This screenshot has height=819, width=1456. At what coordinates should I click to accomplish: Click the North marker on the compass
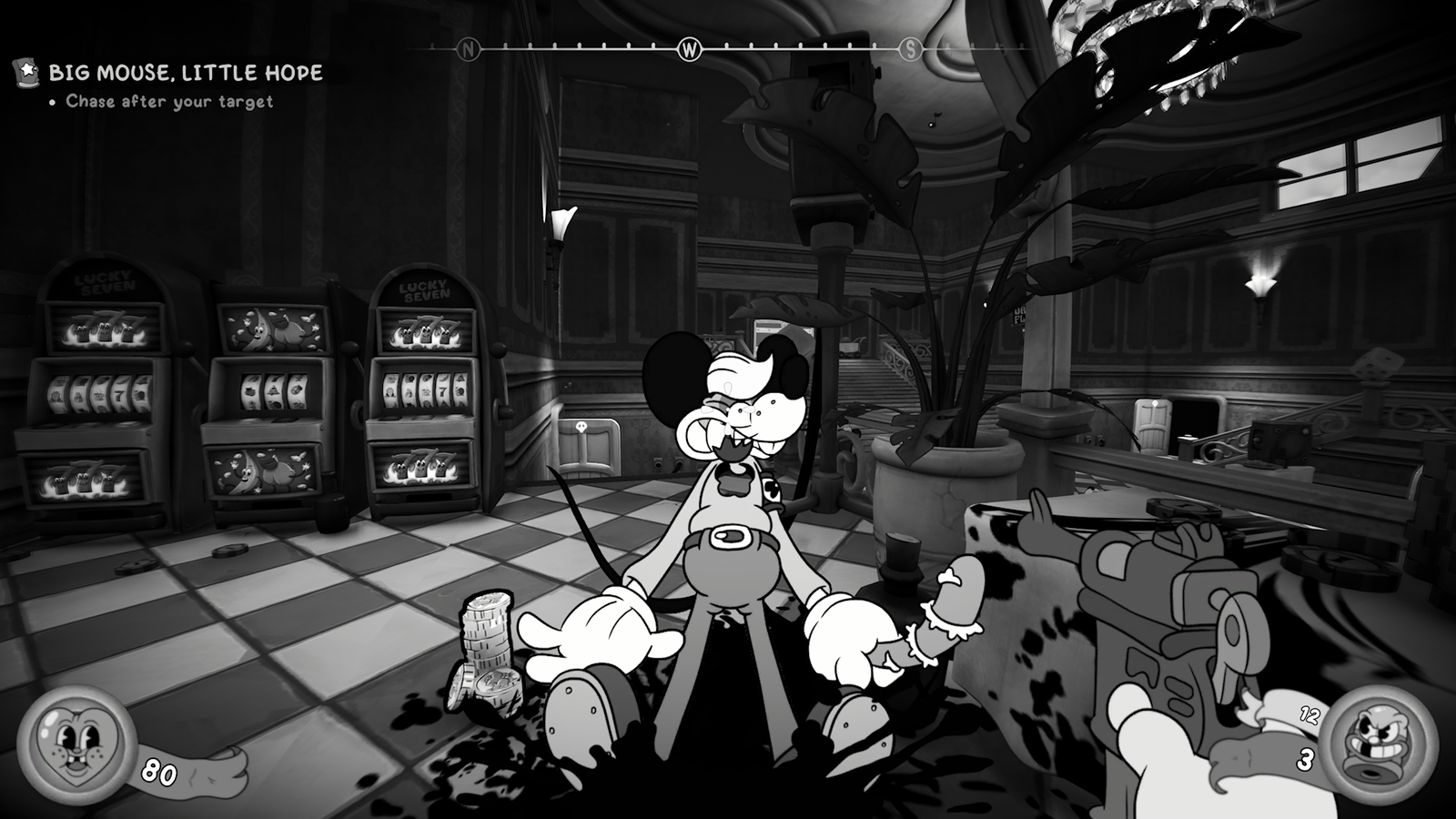click(x=469, y=50)
